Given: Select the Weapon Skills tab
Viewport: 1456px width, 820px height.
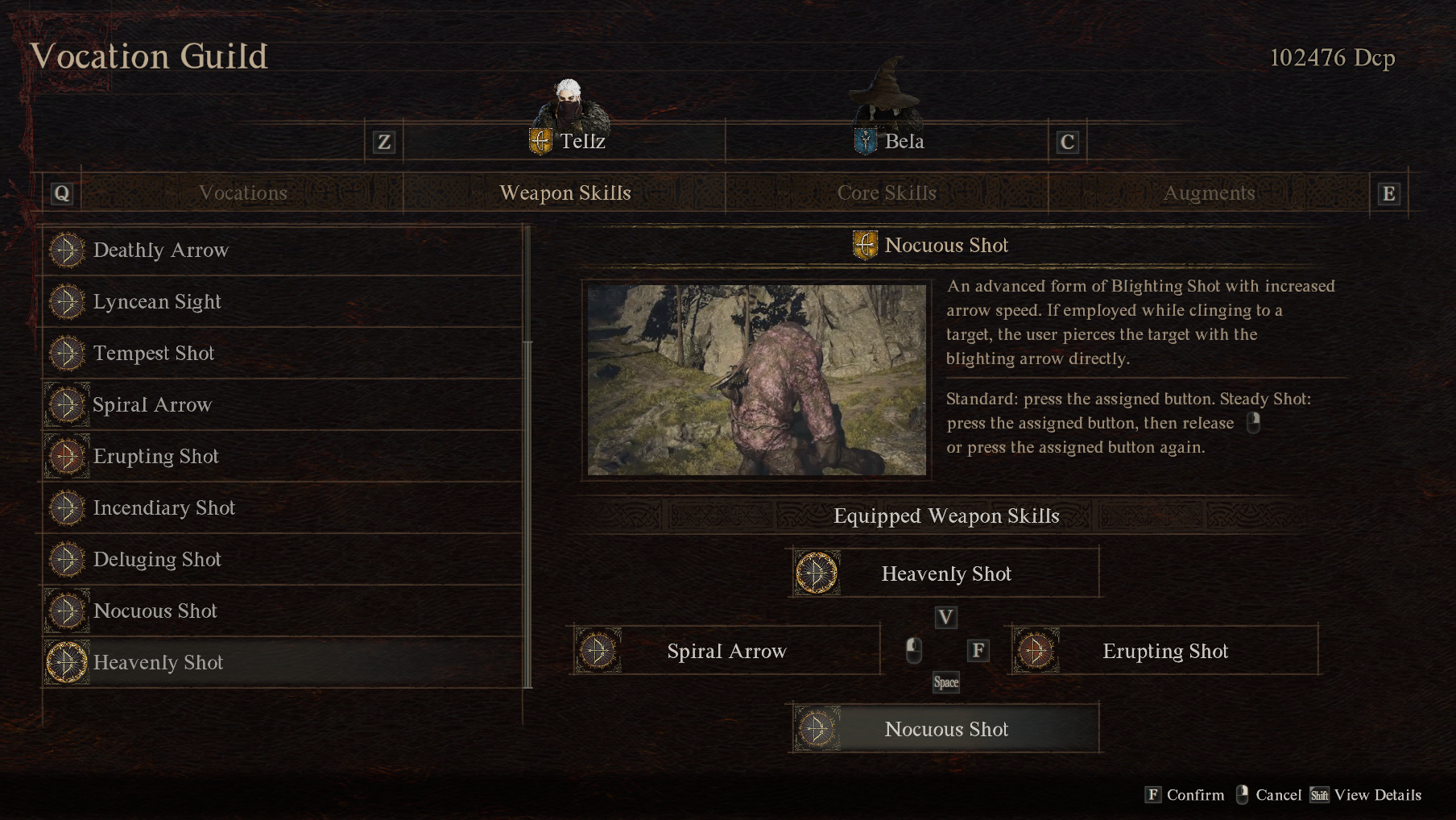Looking at the screenshot, I should 565,193.
